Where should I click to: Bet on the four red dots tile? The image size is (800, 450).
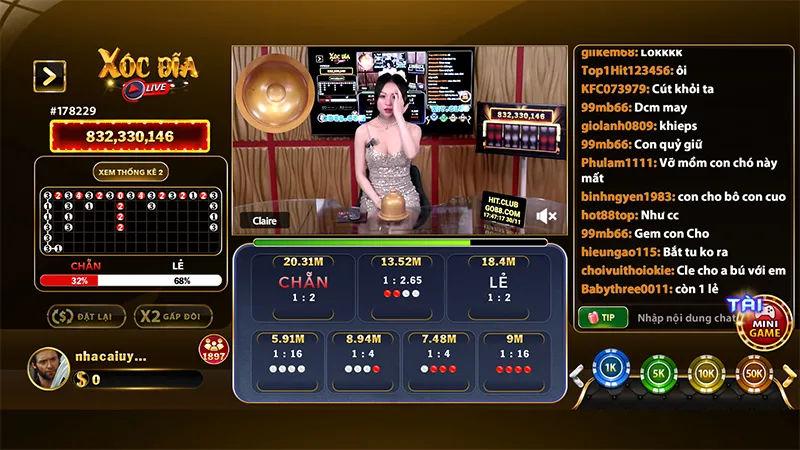[x=514, y=356]
